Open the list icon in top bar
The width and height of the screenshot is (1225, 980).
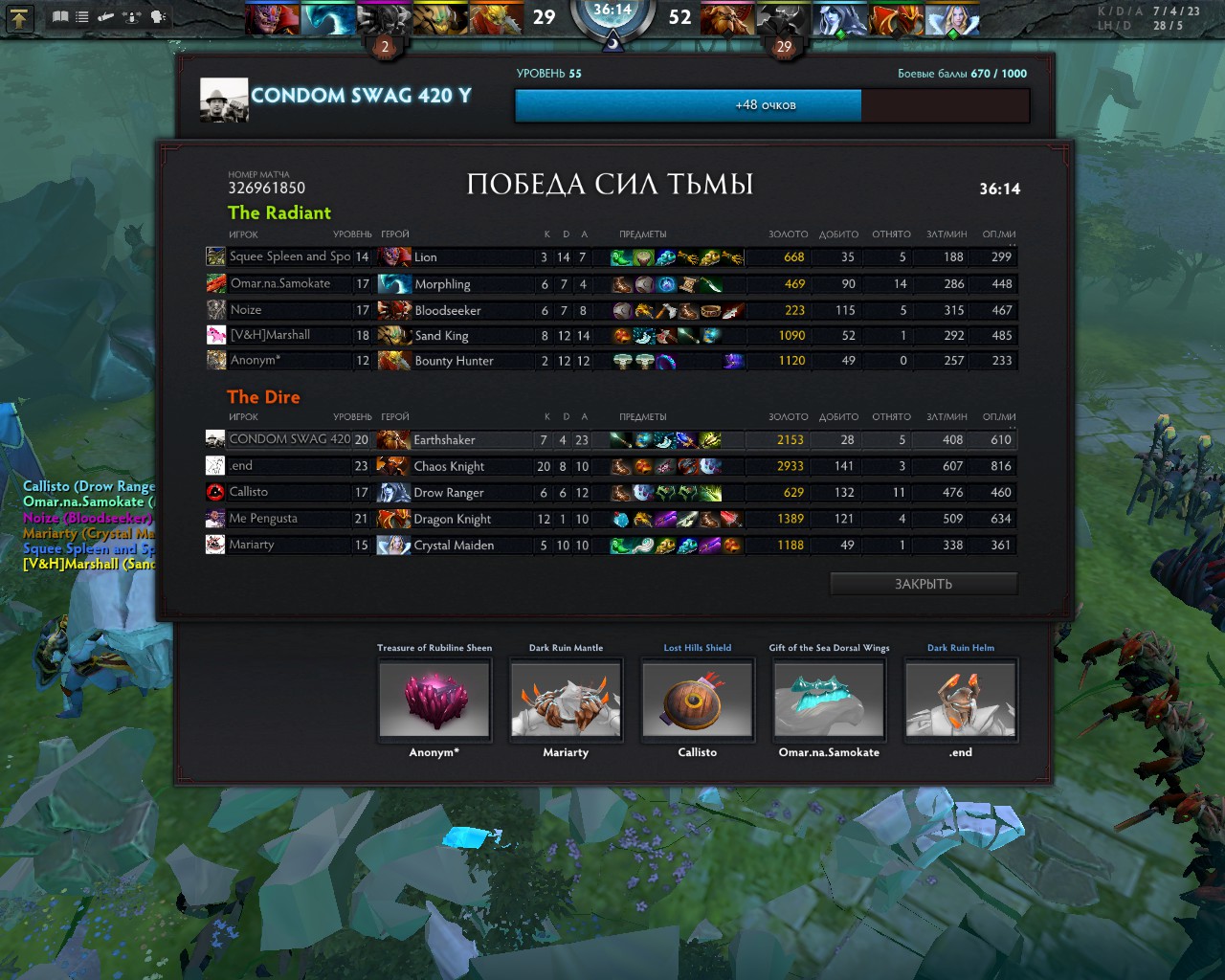[x=82, y=17]
